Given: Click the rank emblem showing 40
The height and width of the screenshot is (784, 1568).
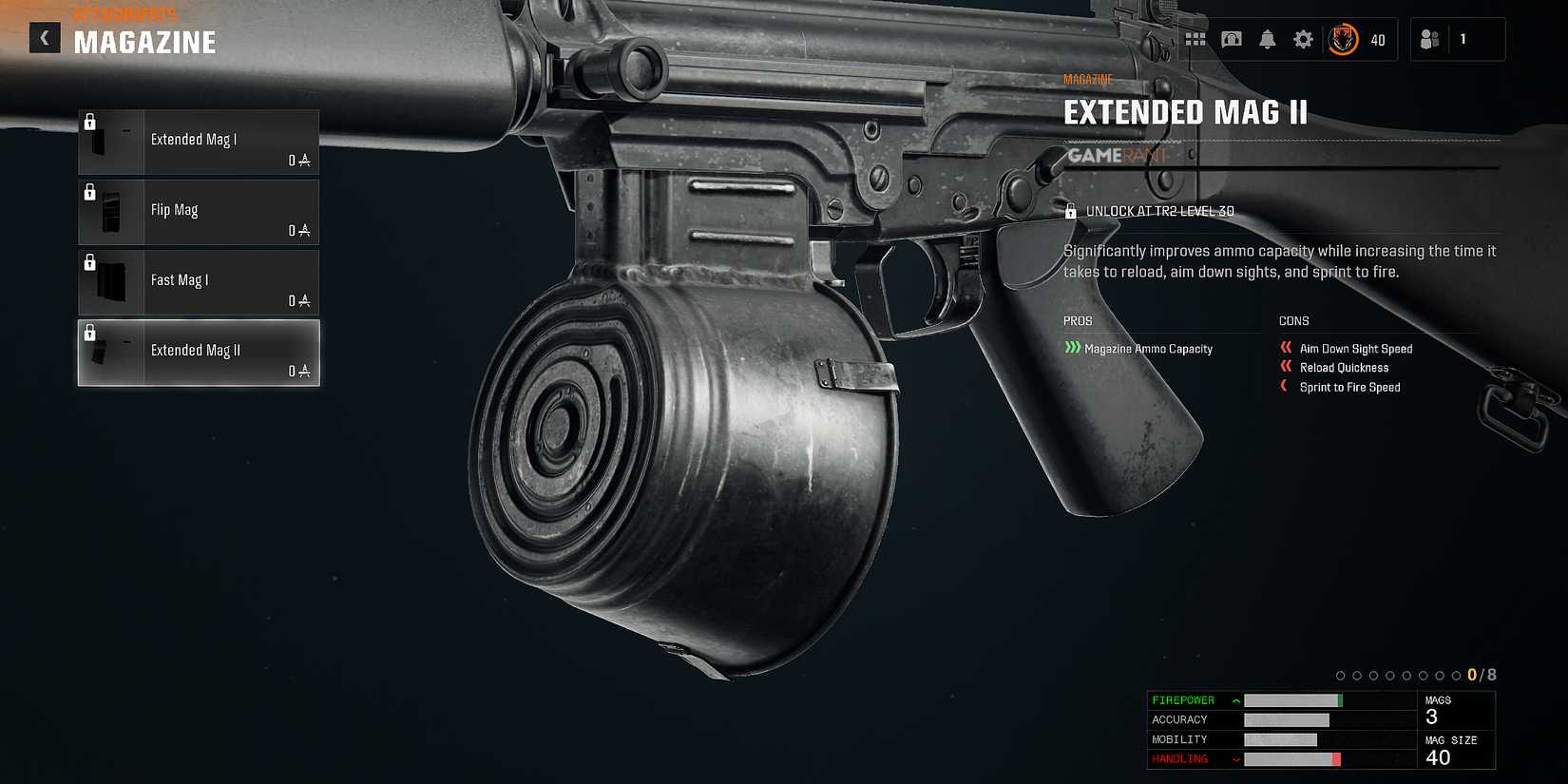Looking at the screenshot, I should pyautogui.click(x=1345, y=40).
